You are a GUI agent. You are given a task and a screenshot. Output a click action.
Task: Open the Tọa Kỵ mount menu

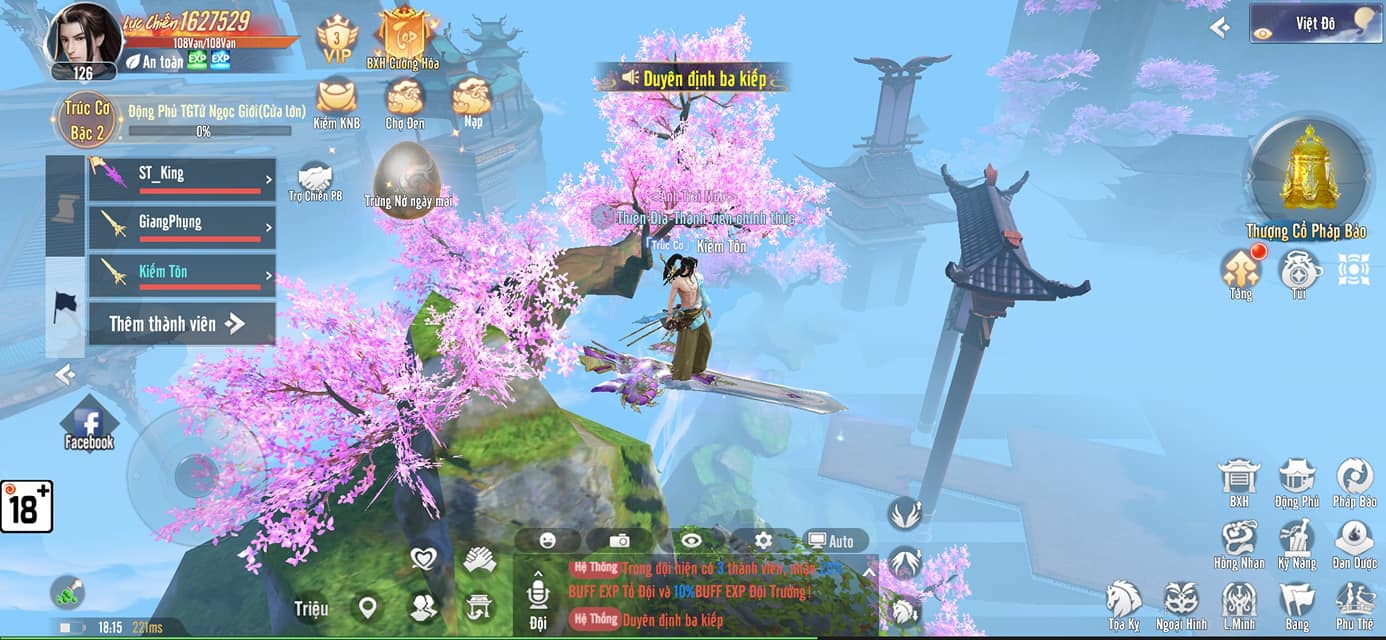1124,604
